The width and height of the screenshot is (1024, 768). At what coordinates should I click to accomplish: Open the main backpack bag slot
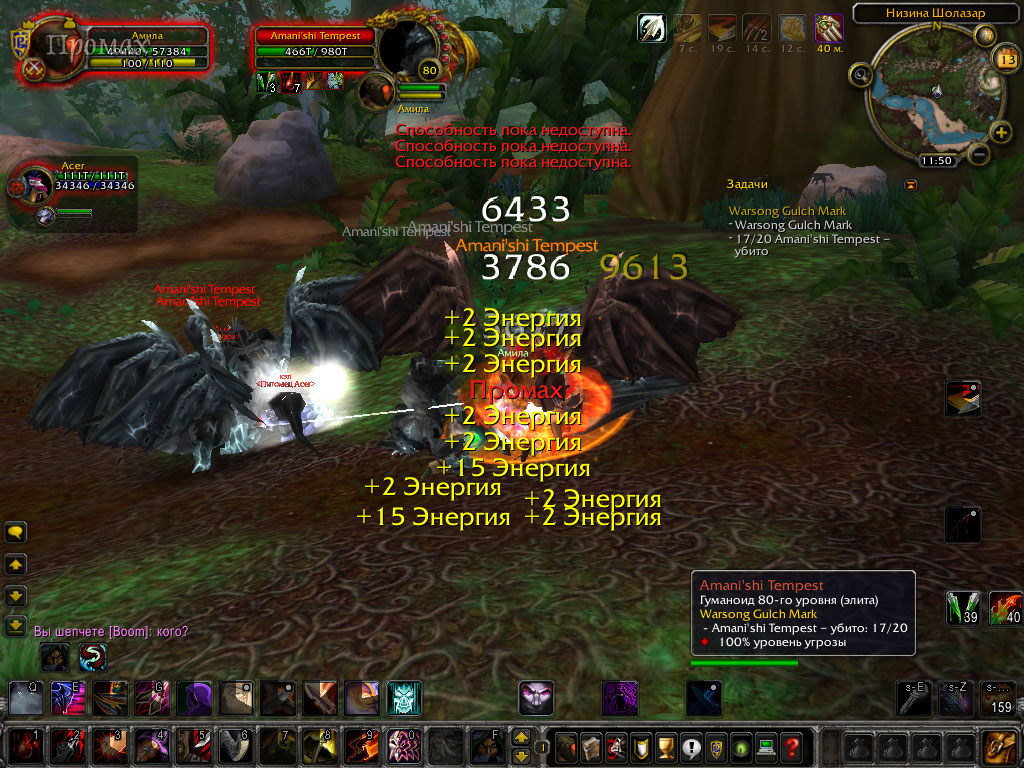[x=999, y=746]
